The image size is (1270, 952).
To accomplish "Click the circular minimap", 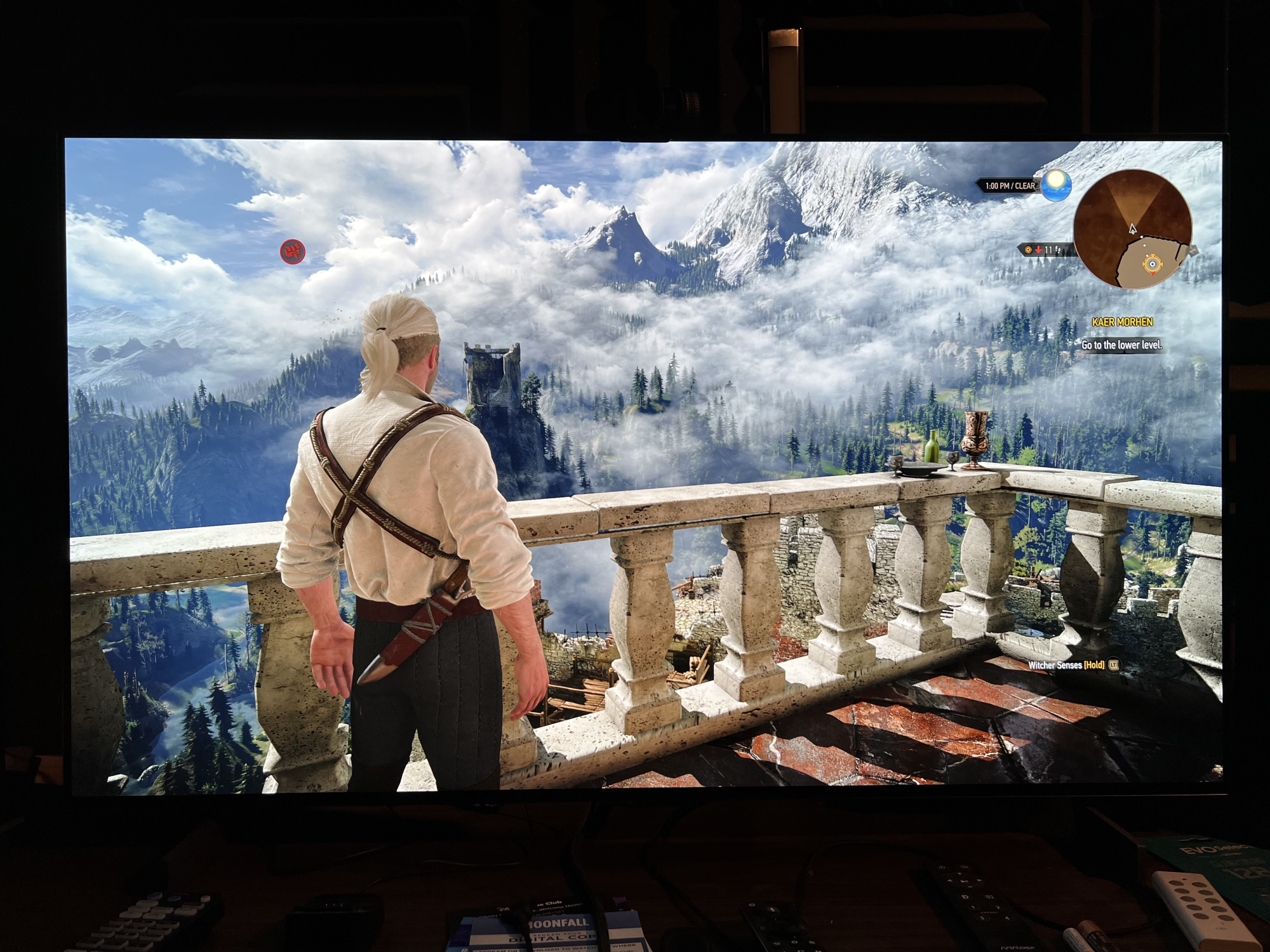I will pos(1132,229).
